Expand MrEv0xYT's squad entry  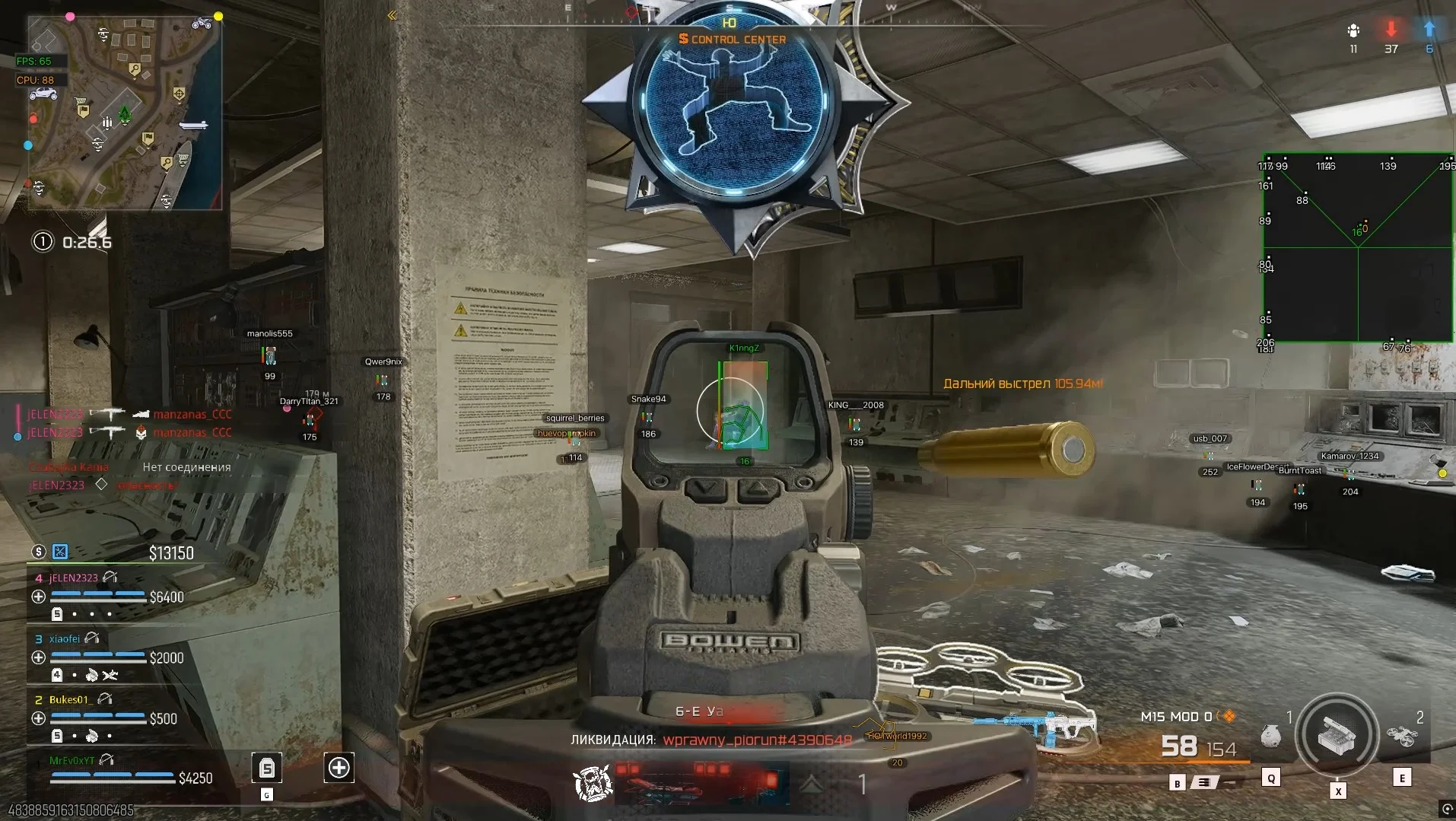pyautogui.click(x=72, y=760)
